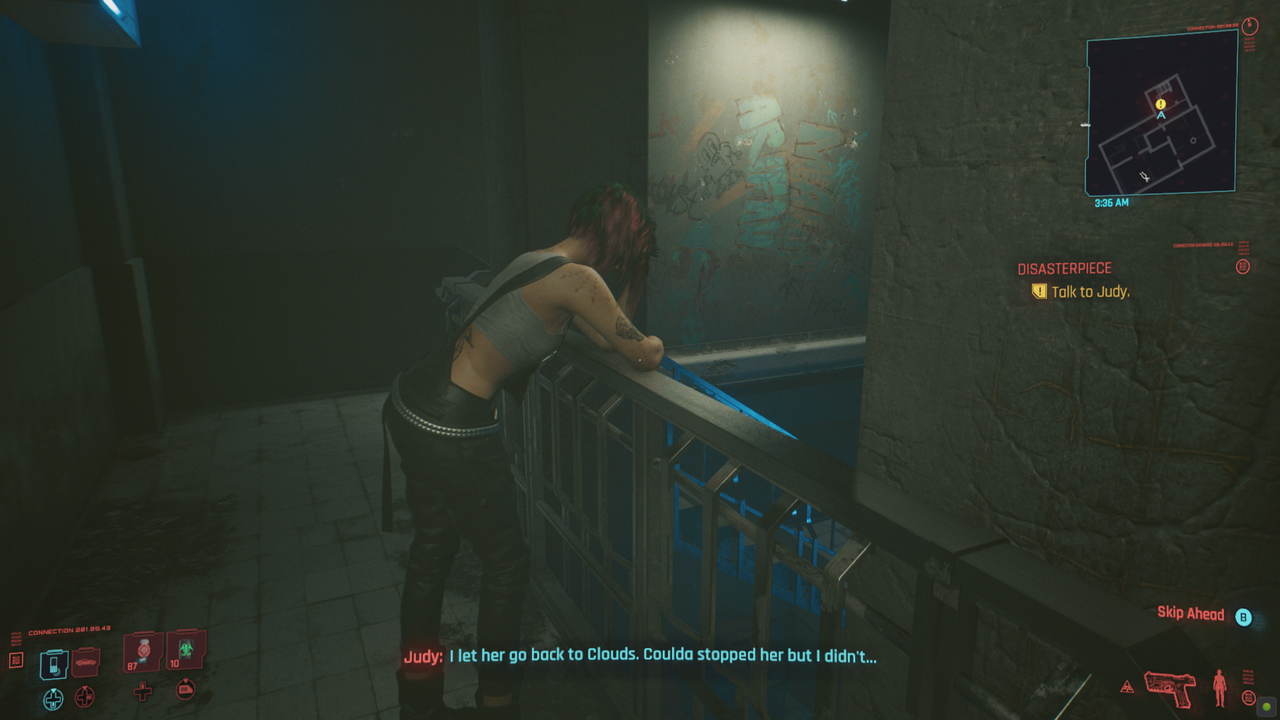Screen dimensions: 1280x720
Task: Click the equipped pistol weapon icon
Action: coord(1170,689)
